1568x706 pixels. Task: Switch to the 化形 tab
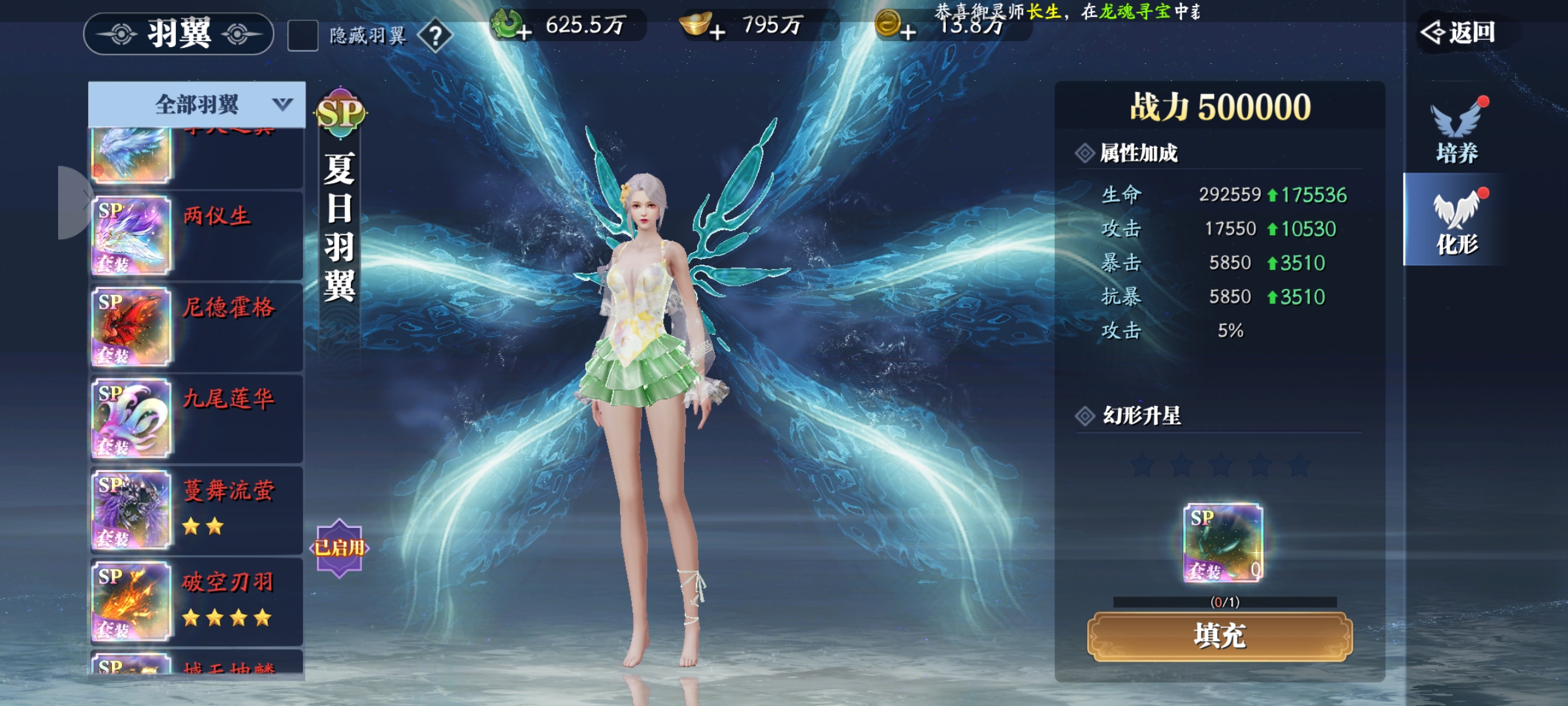[1456, 221]
